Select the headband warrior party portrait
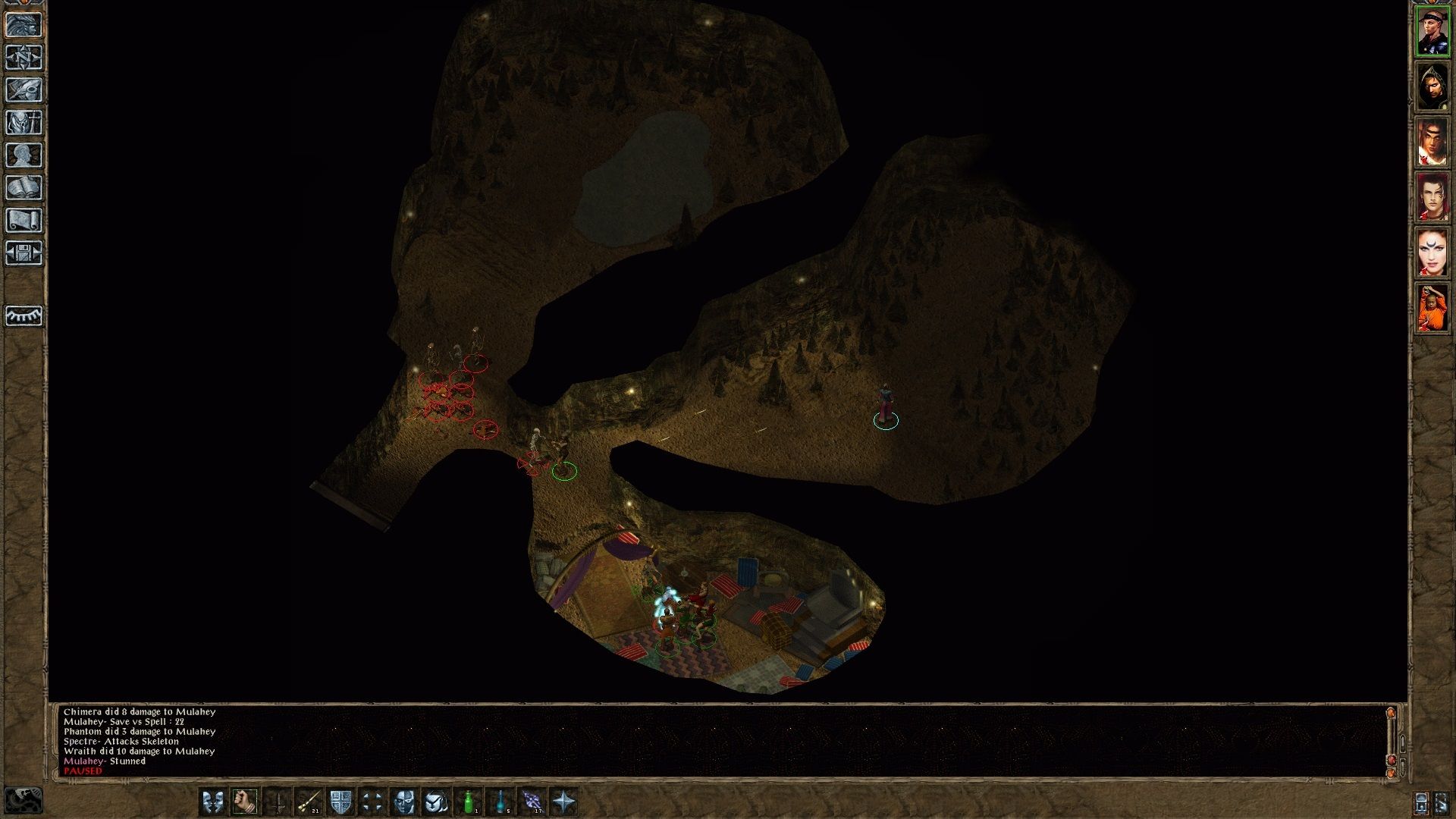This screenshot has width=1456, height=819. click(1432, 32)
